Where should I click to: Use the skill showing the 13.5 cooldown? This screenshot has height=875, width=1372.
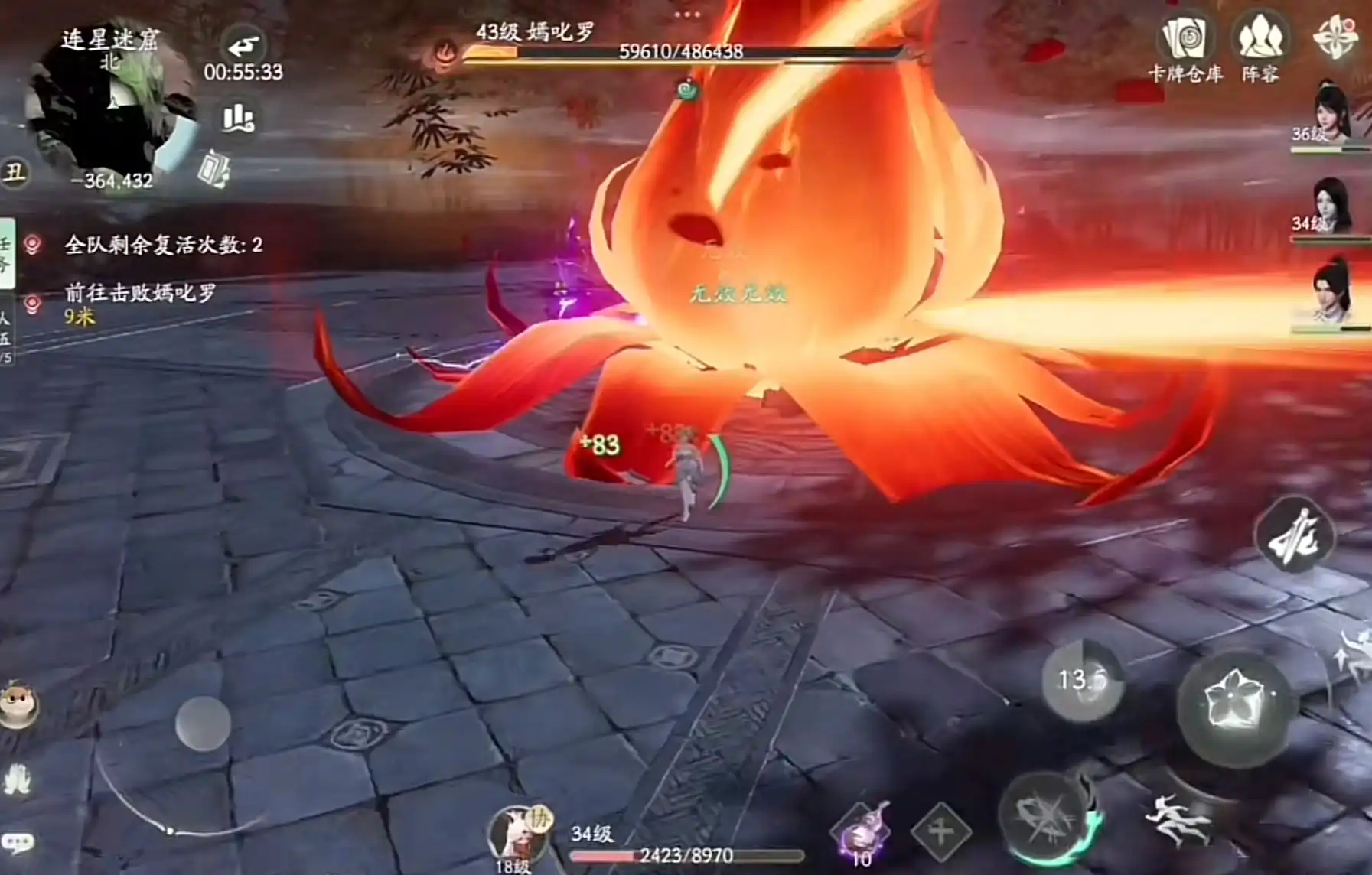tap(1082, 680)
